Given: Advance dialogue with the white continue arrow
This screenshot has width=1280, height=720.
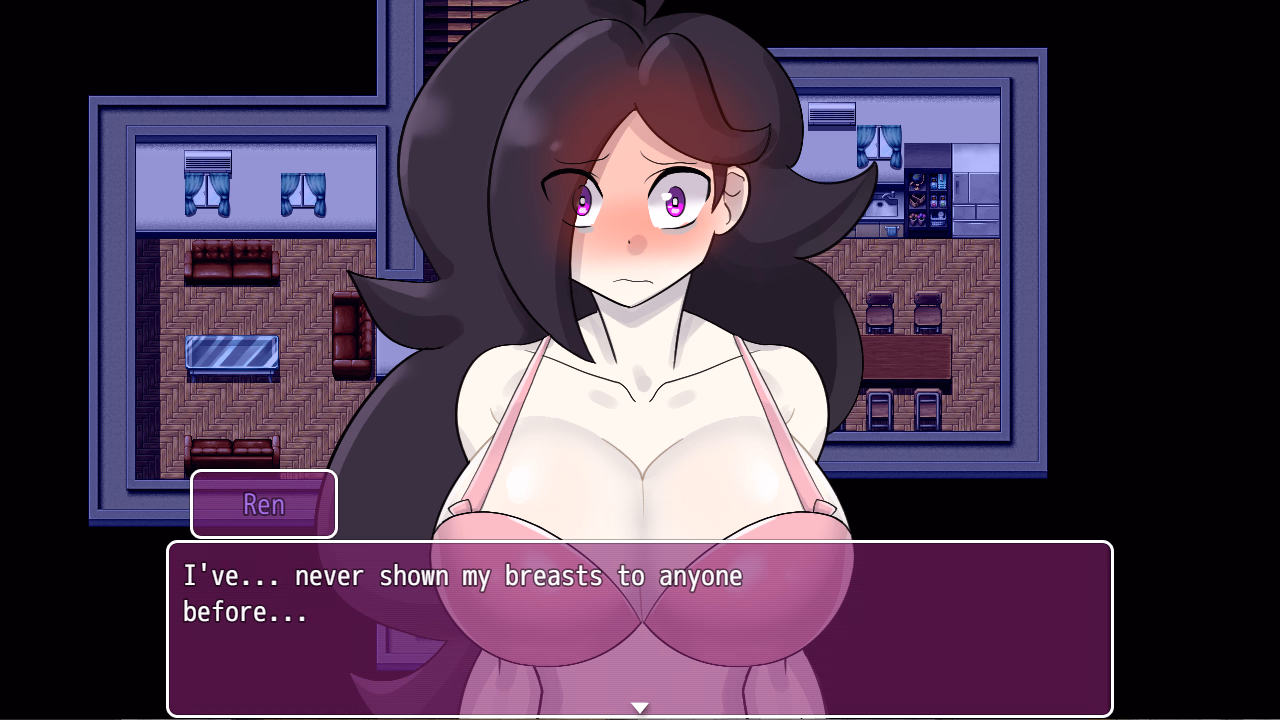Looking at the screenshot, I should tap(640, 708).
